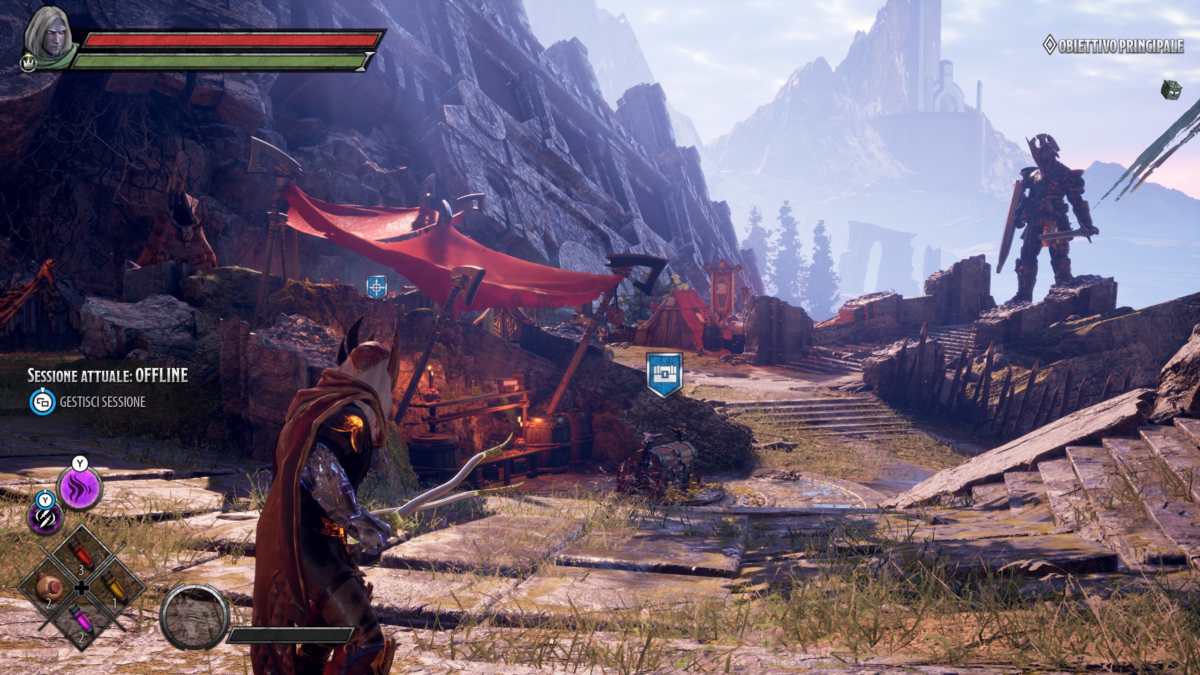Trigger the small dark purple slash ability

(44, 517)
